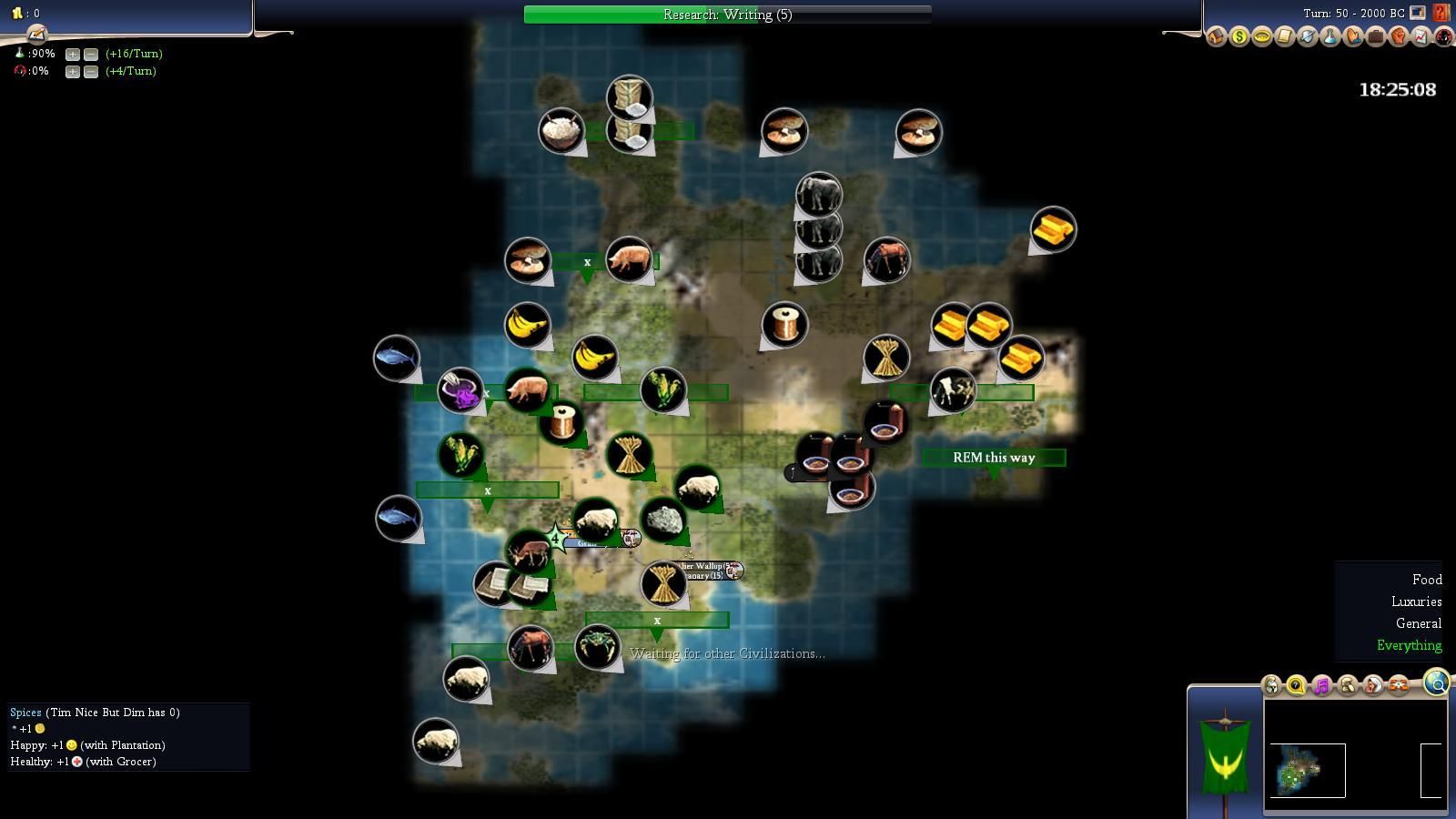The image size is (1456, 819).
Task: Open the Civilopedia question mark book
Action: [1441, 13]
